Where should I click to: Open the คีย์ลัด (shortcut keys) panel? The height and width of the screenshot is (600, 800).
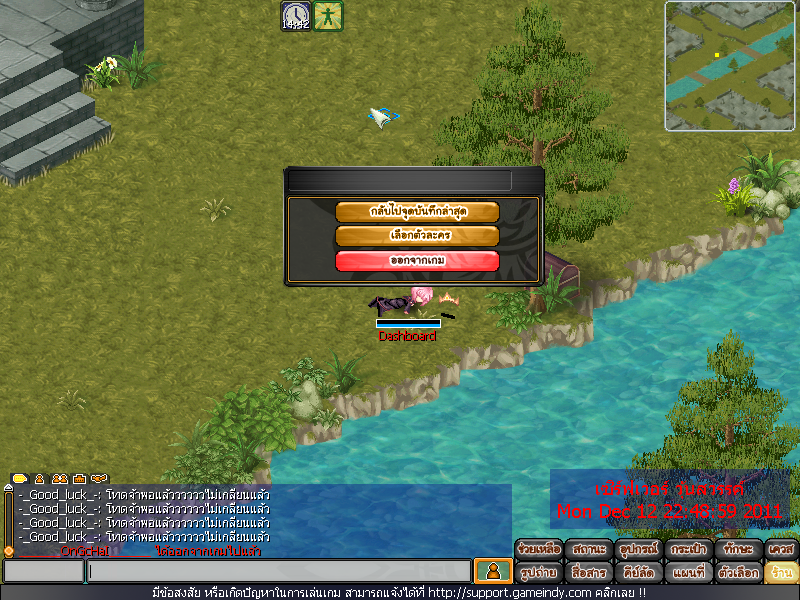click(x=637, y=573)
